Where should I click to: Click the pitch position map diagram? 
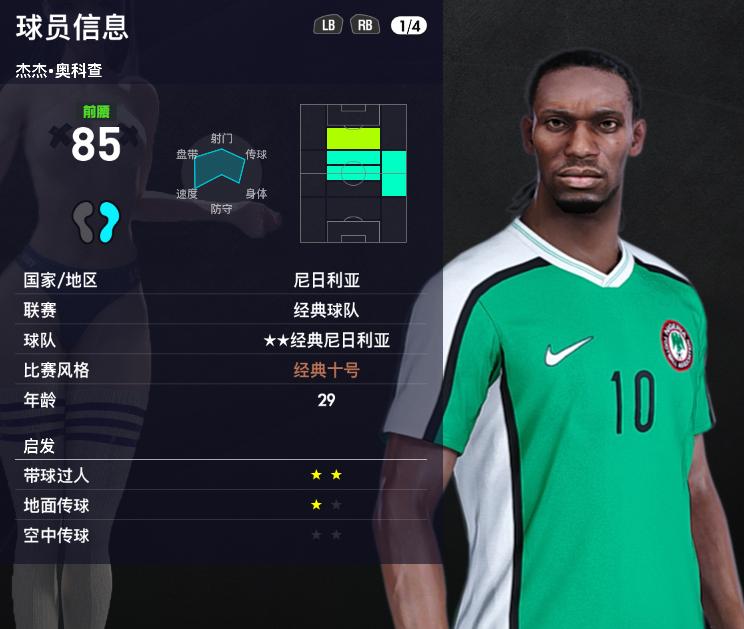point(353,173)
